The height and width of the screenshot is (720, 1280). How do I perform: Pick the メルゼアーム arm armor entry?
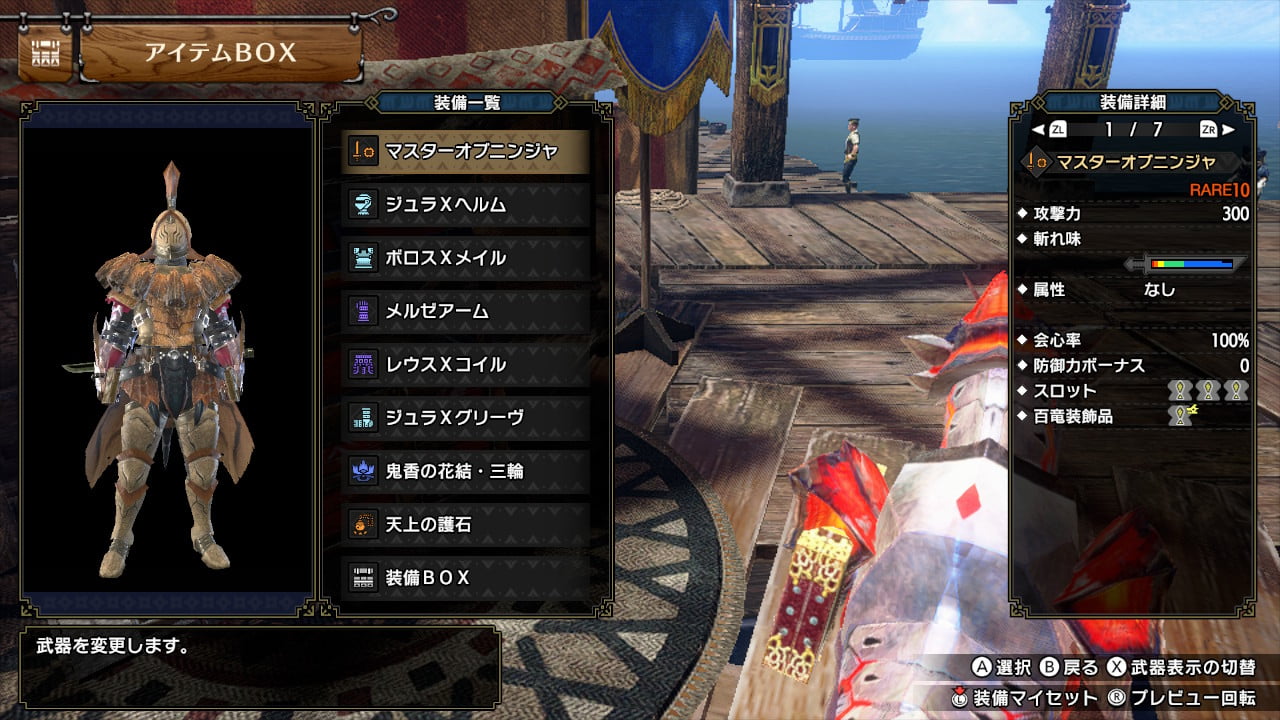(466, 311)
